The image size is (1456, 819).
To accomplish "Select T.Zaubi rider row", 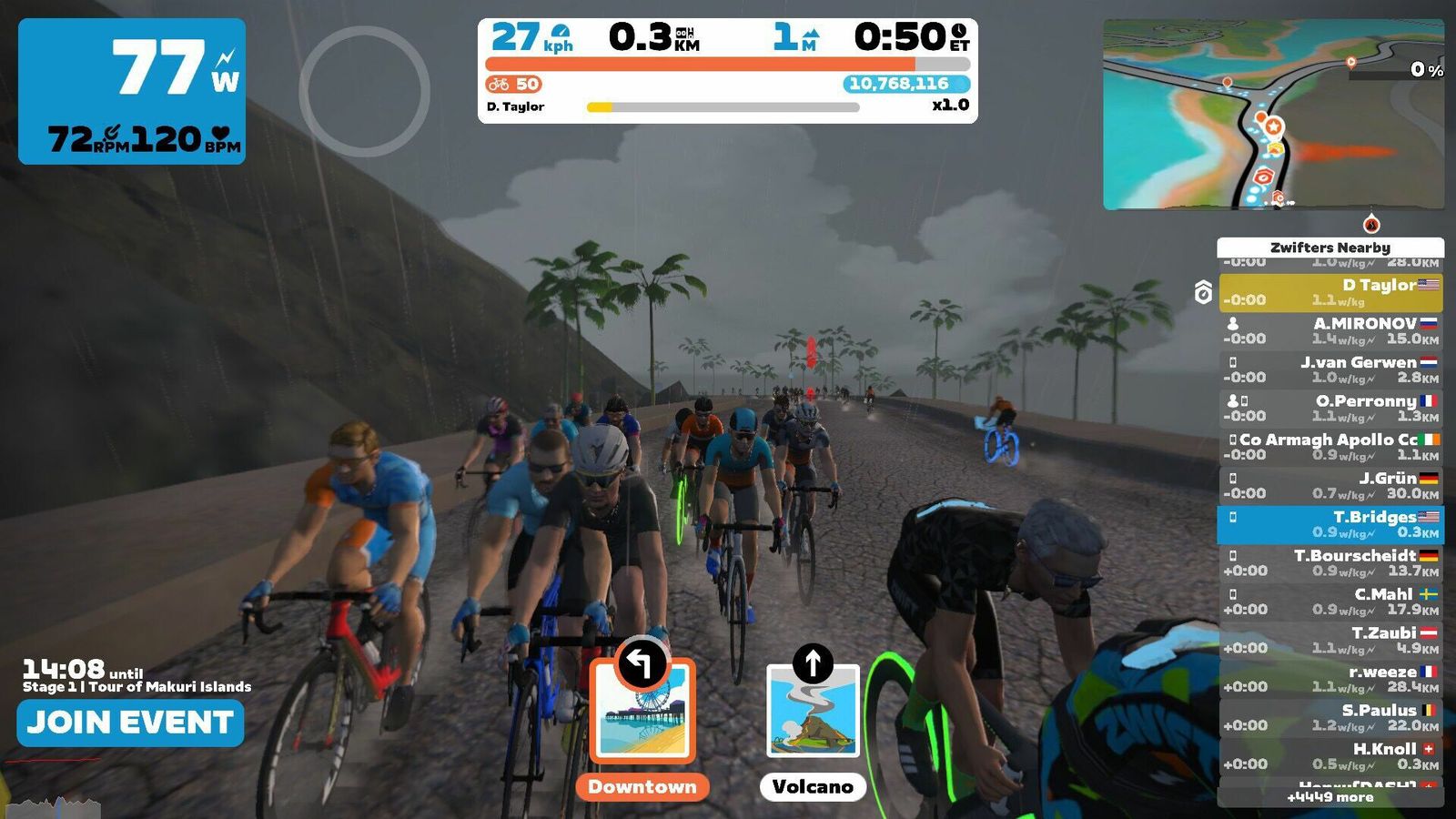I will coord(1330,641).
